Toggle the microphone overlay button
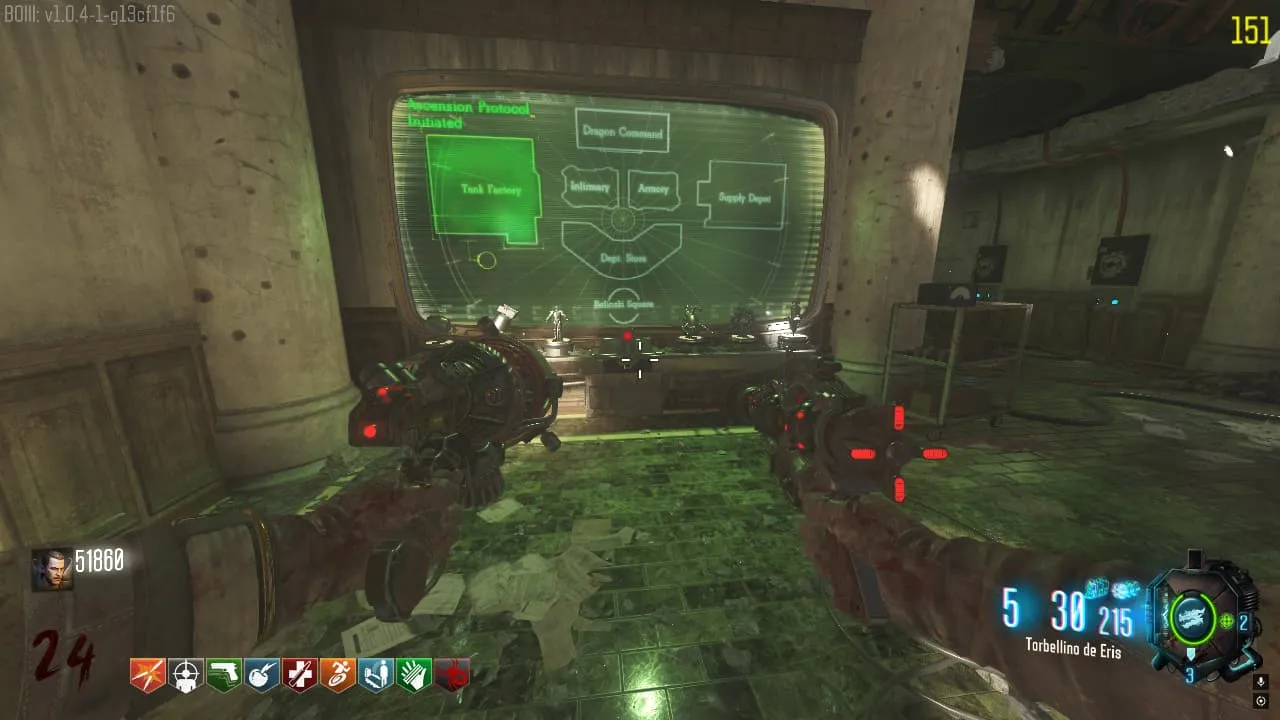1280x720 pixels. coord(1261,681)
